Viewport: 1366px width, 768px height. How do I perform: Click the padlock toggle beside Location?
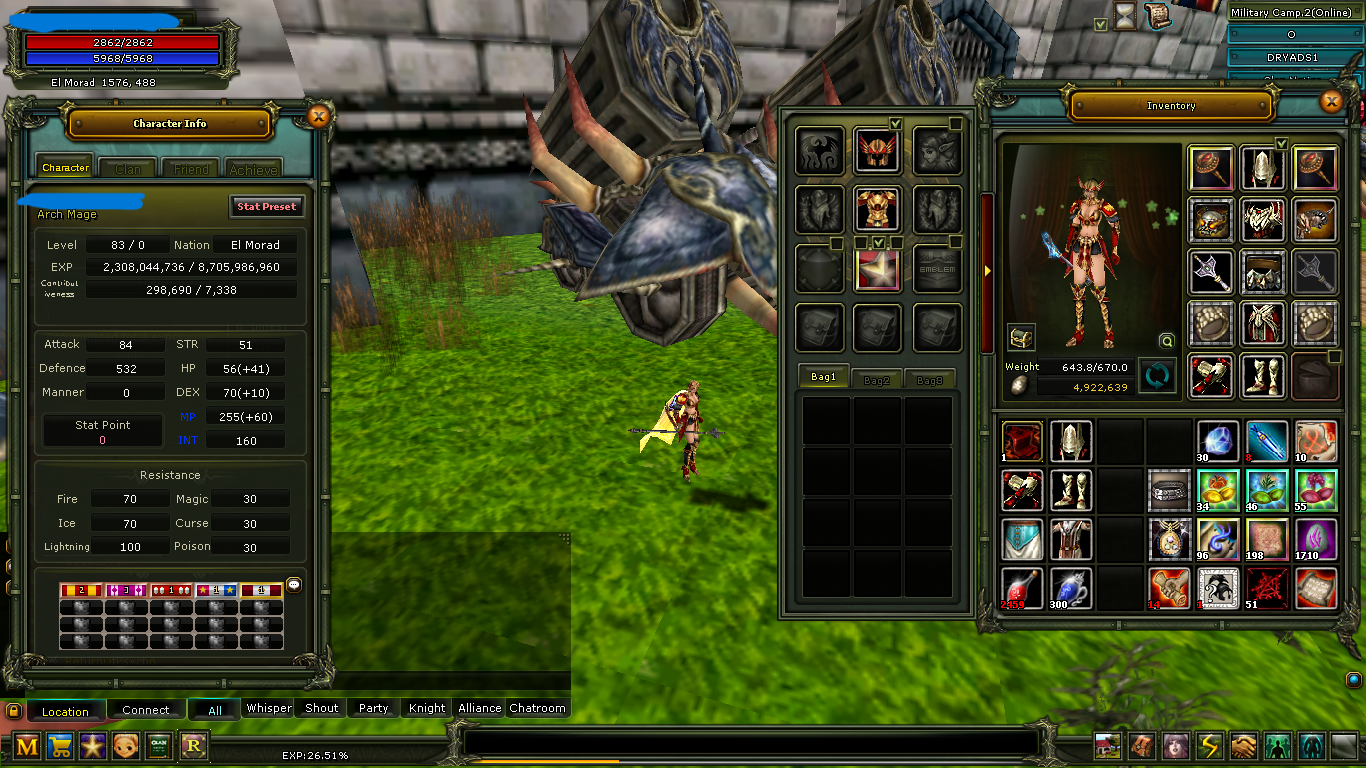tap(13, 711)
